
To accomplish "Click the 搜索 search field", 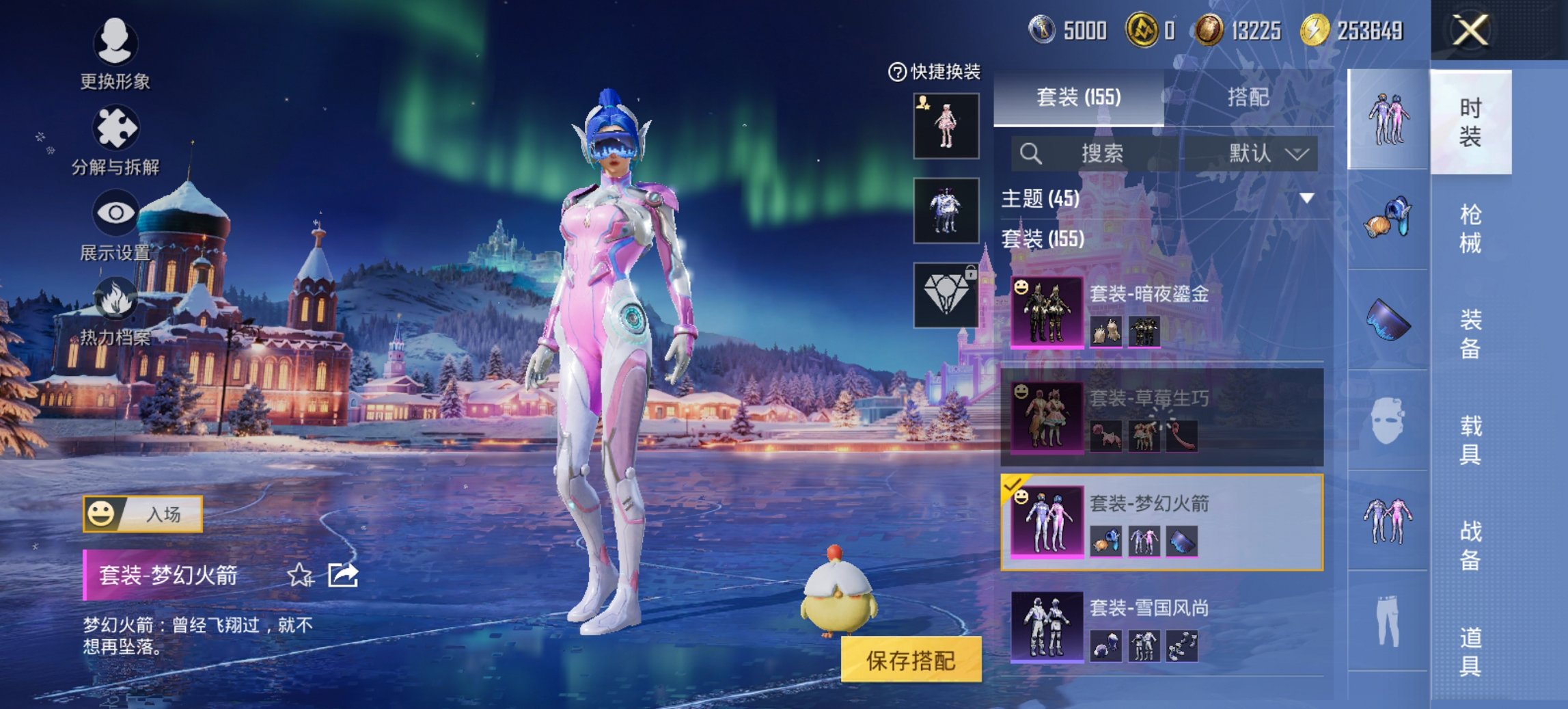I will (x=1100, y=153).
